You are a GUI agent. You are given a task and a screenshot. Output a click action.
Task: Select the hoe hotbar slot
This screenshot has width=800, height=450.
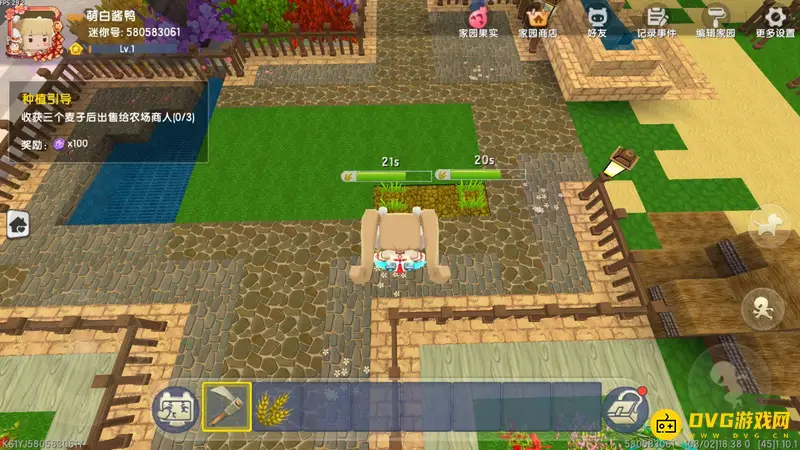(227, 406)
